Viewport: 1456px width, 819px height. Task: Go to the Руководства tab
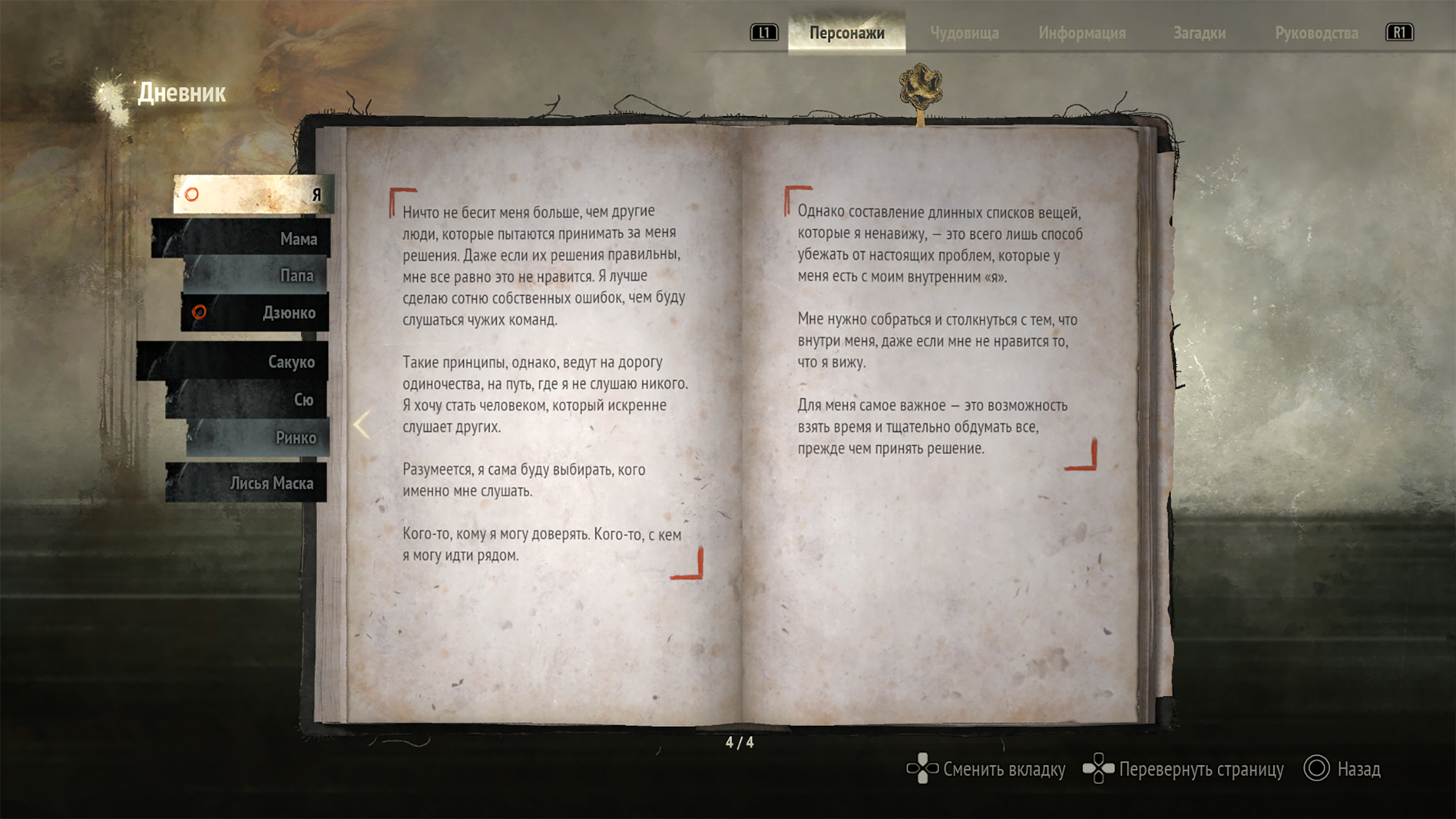pos(1316,33)
